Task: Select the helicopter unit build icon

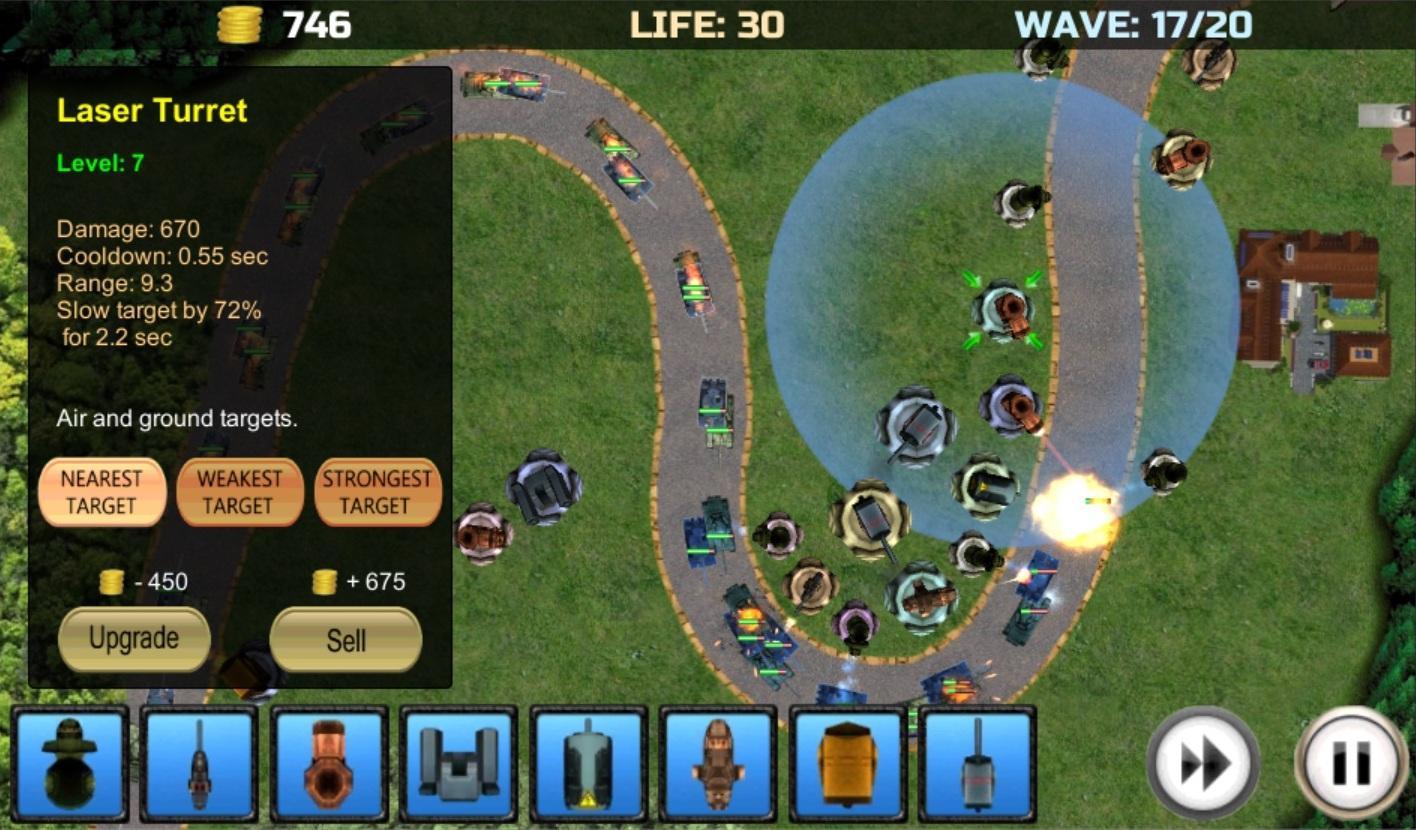Action: point(720,763)
